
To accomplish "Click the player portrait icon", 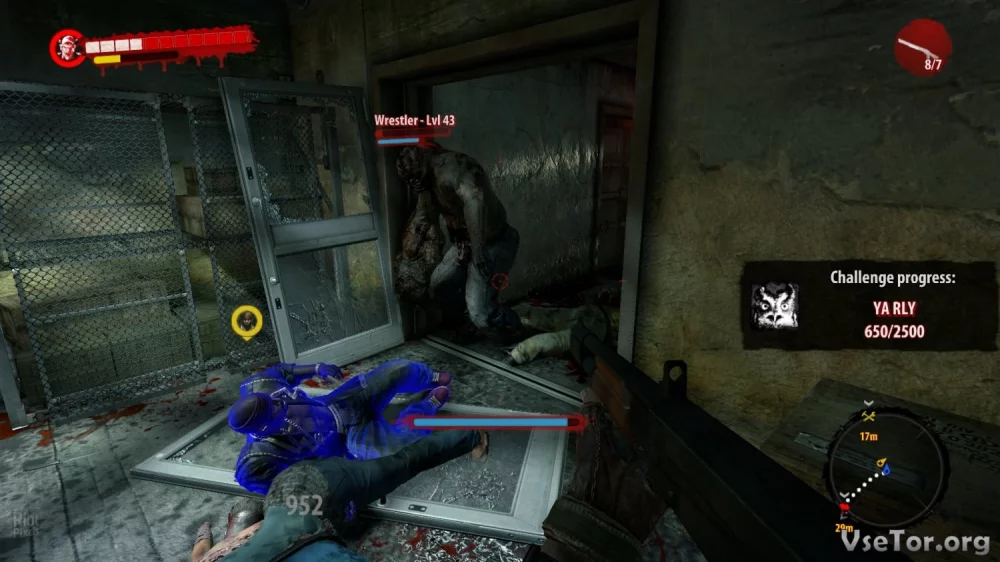I will (68, 46).
